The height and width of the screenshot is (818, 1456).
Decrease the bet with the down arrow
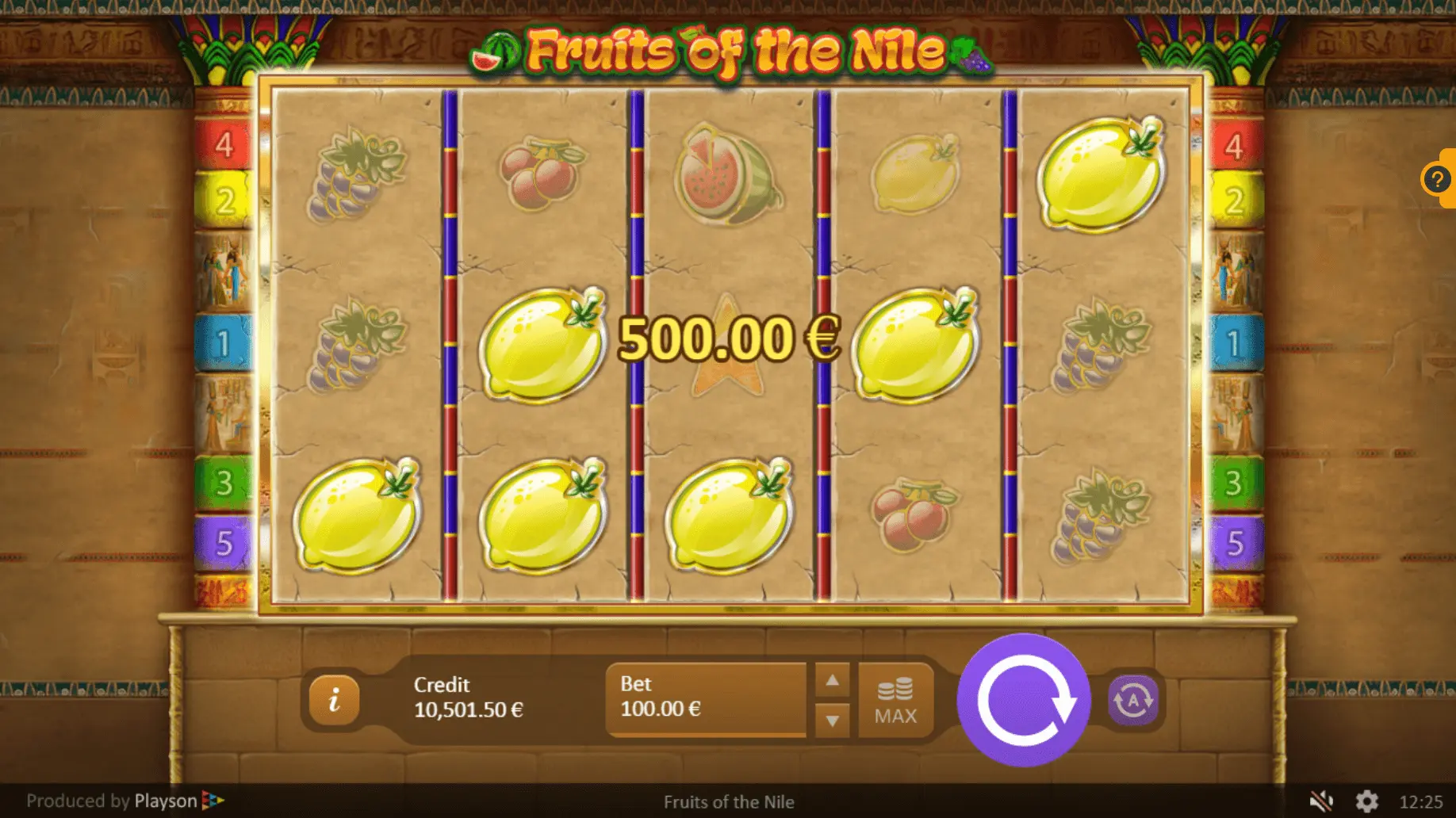coord(832,721)
